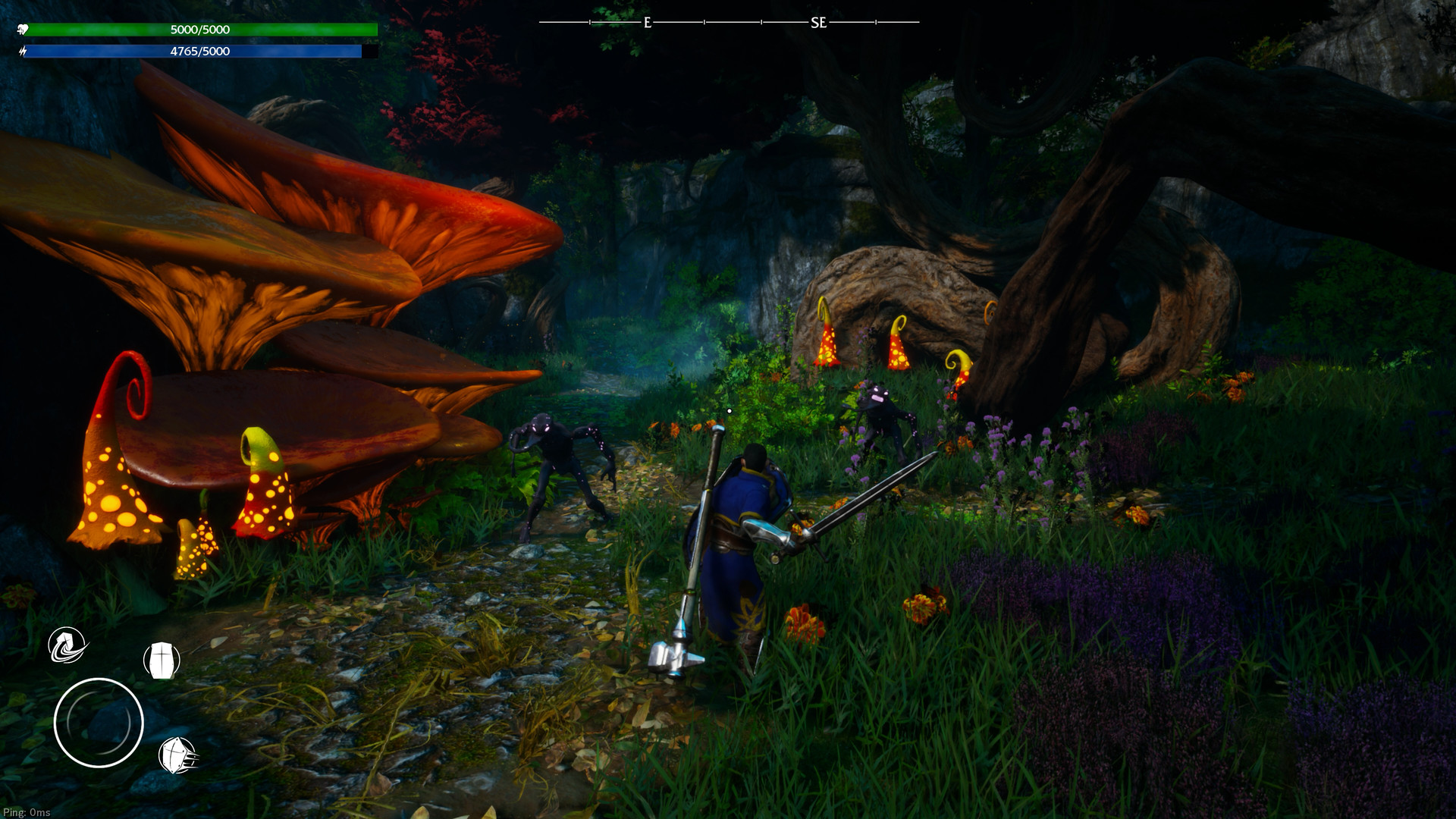Use the shield charge dash ability

178,755
